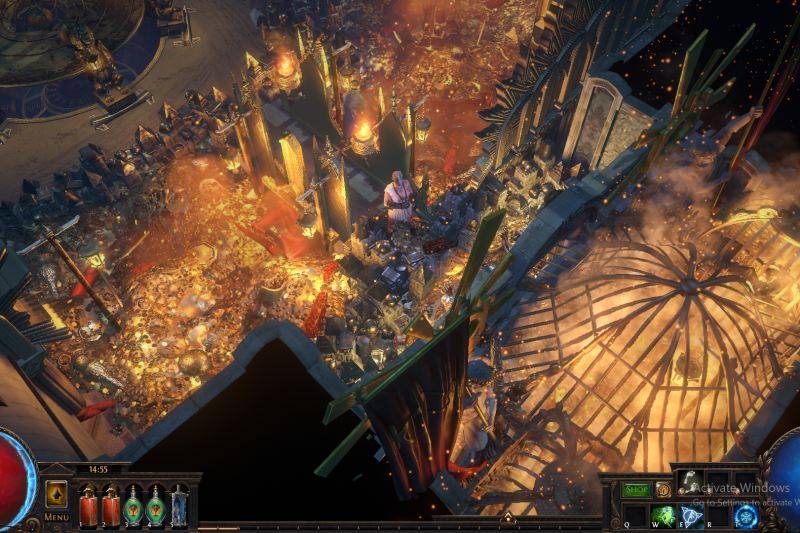
Task: Open the green Shop button
Action: (637, 490)
